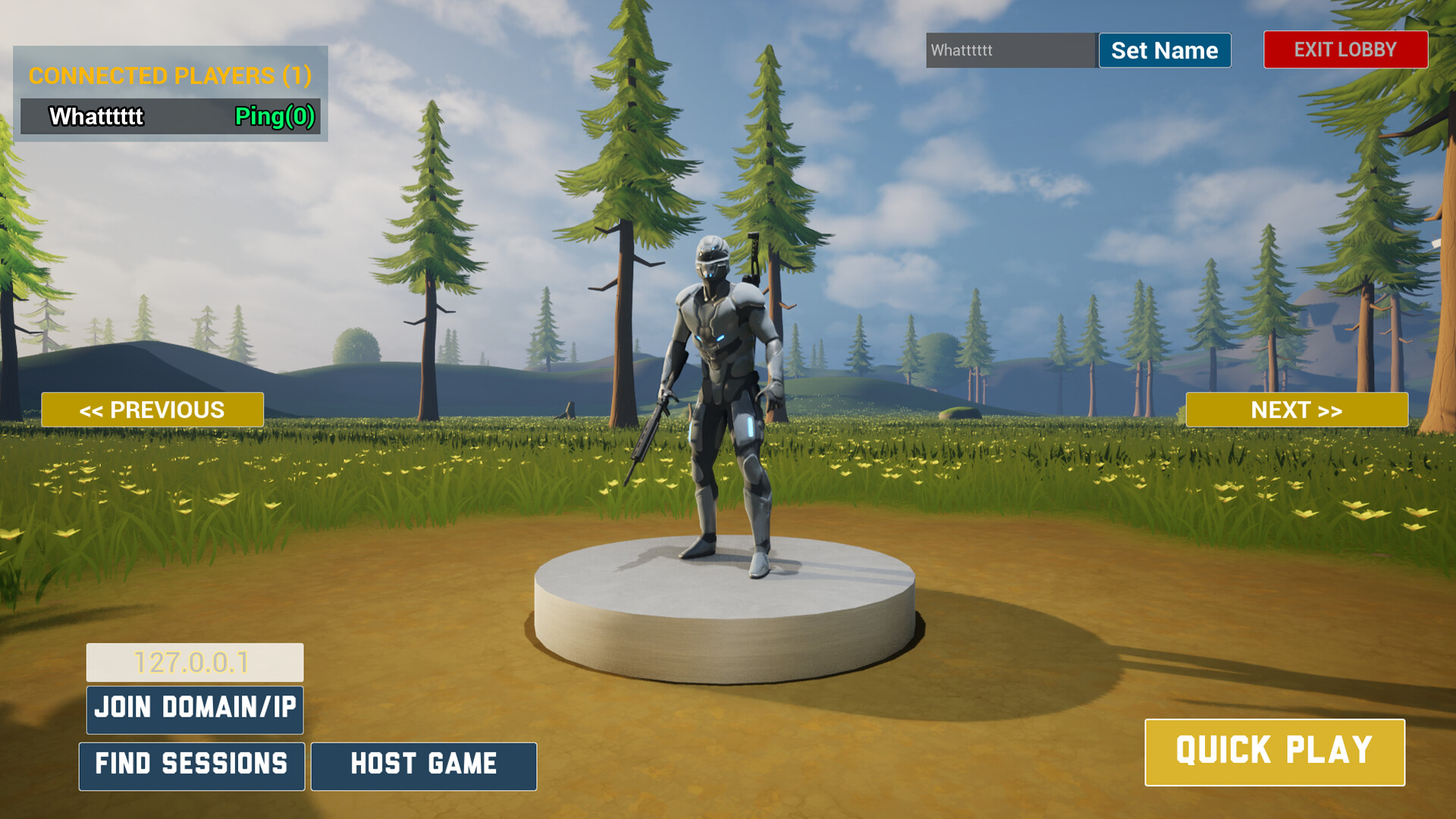Click FIND SESSIONS to search for games
Screen dimensions: 1456x819
click(191, 765)
